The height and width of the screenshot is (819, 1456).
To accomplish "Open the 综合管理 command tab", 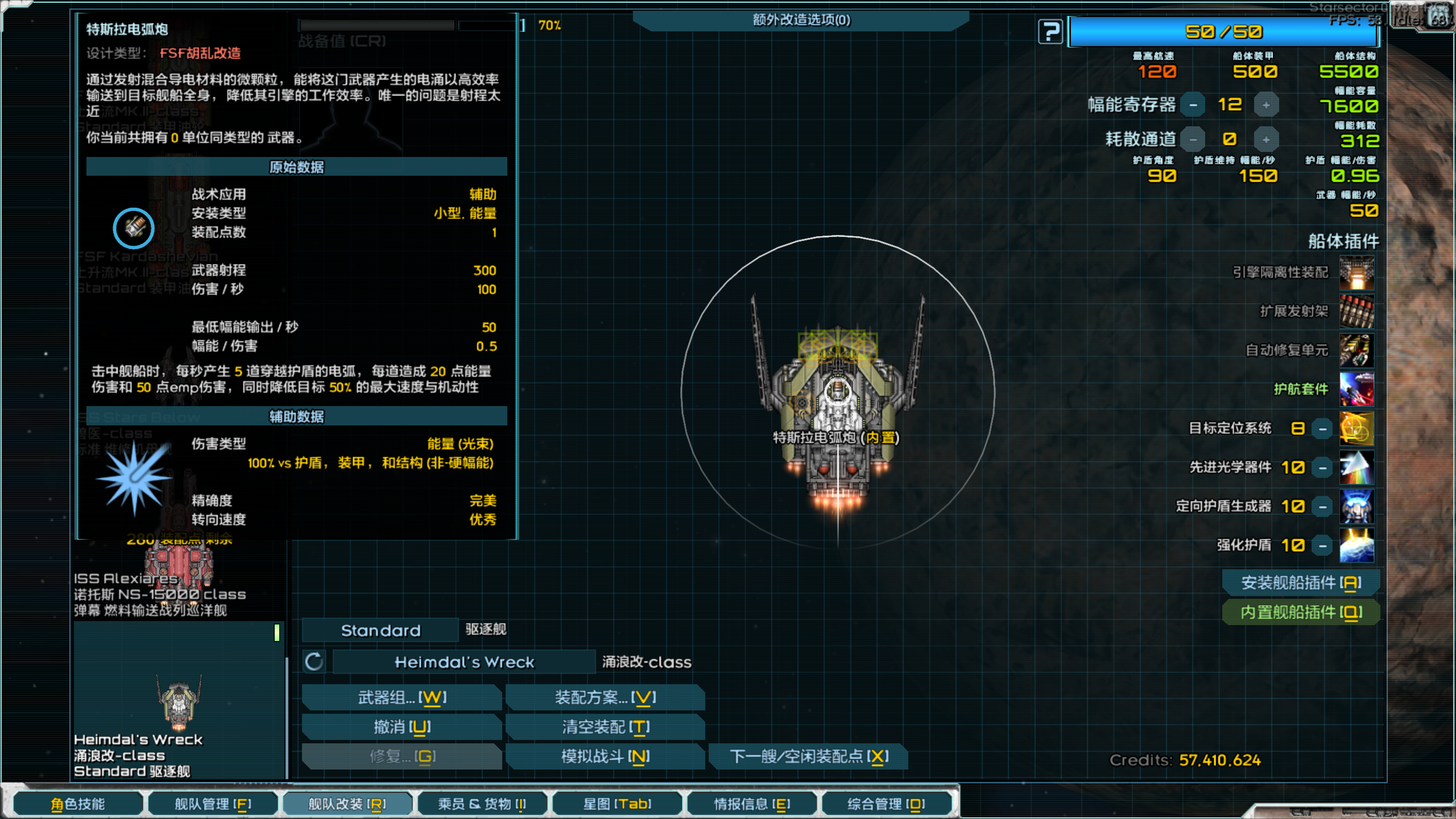I will pos(886,804).
